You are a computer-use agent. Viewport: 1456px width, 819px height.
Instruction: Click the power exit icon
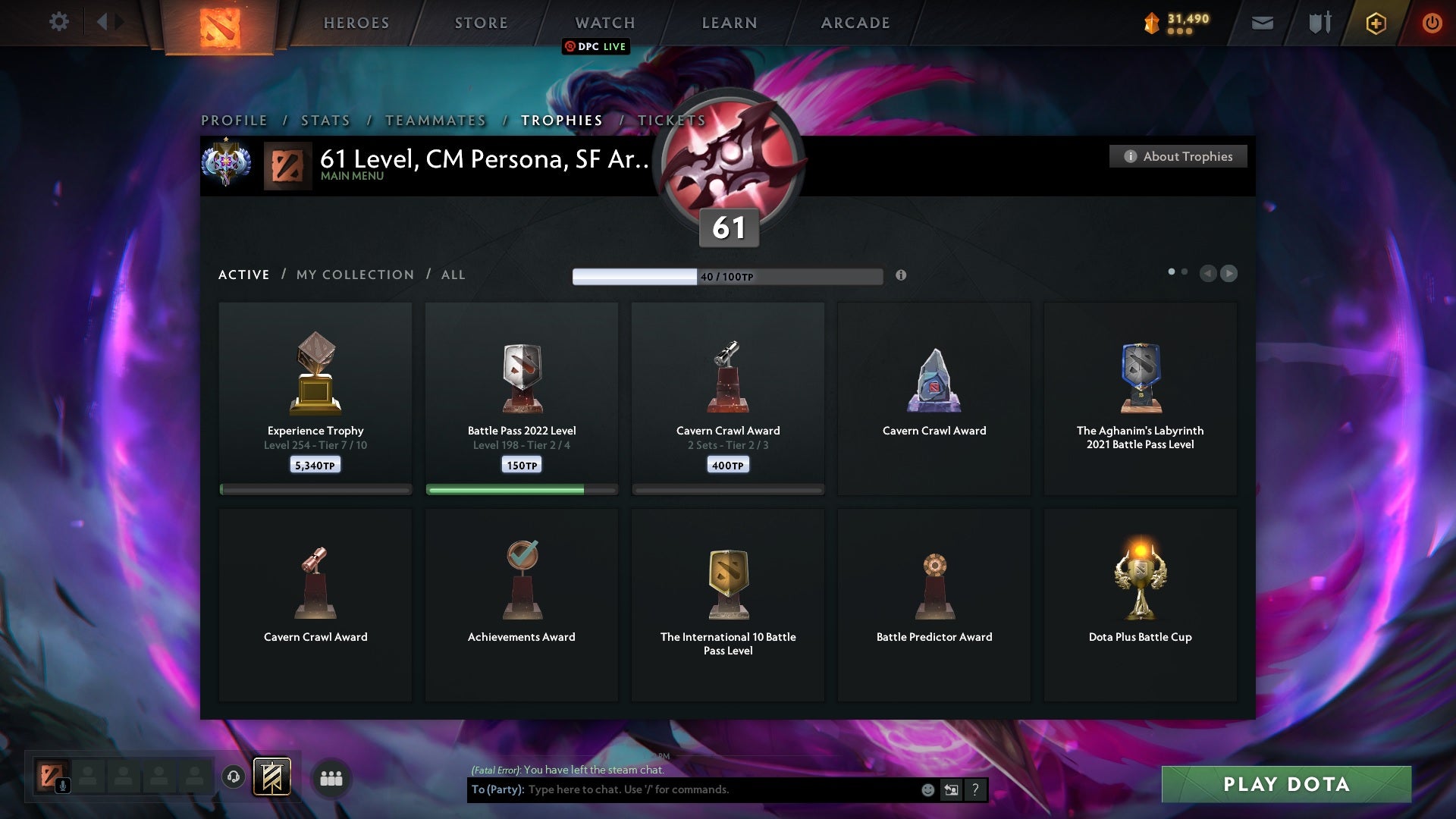(1432, 23)
